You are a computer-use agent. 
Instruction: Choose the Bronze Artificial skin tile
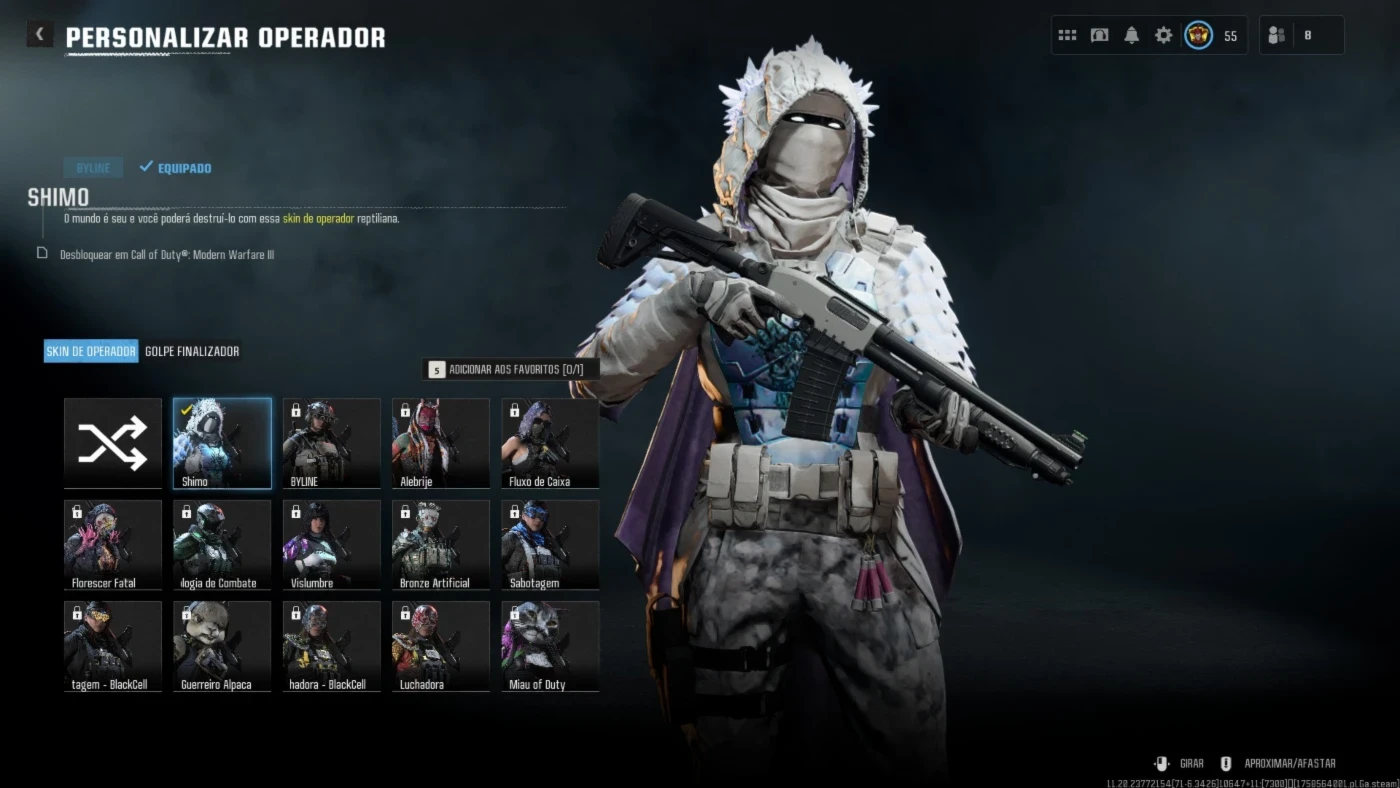coord(441,545)
